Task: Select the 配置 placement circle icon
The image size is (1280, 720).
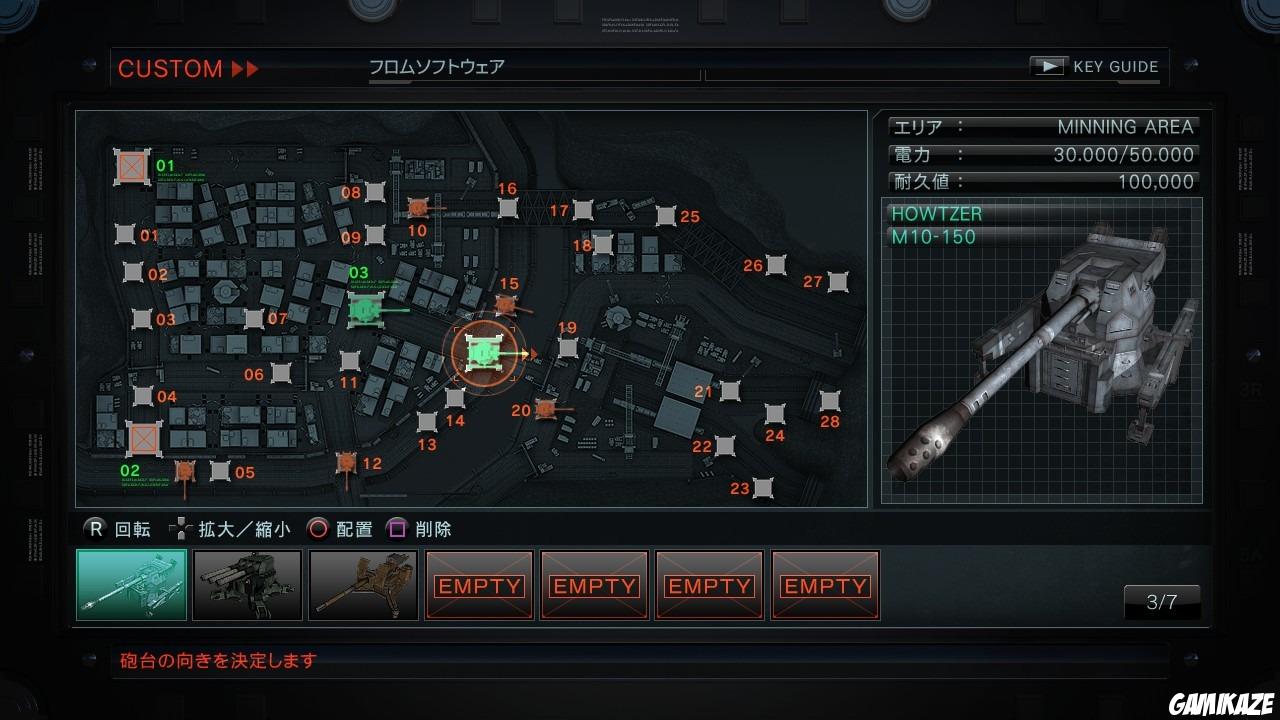Action: tap(318, 530)
